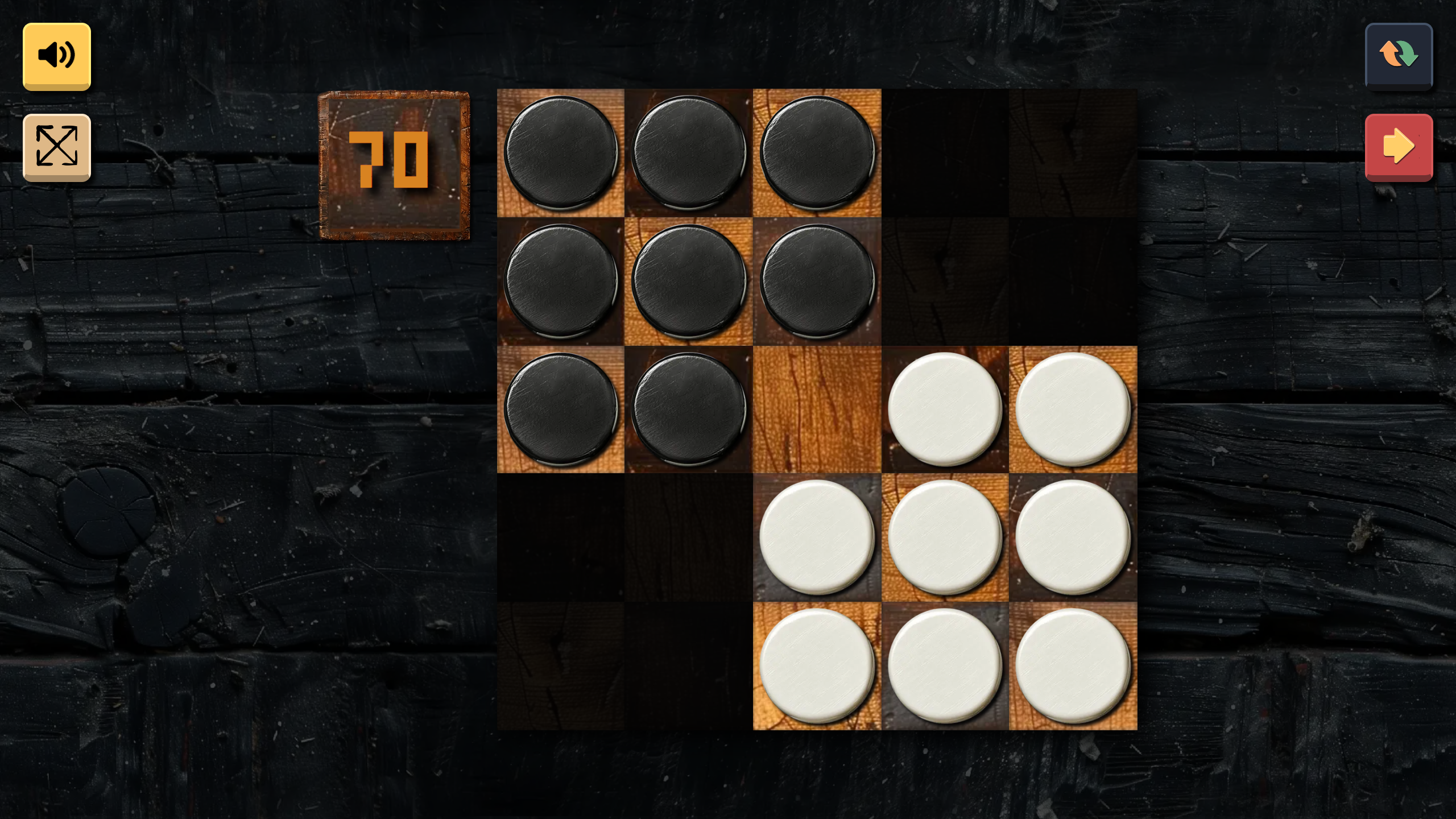Advance to the next level
This screenshot has width=1456, height=819.
1399,147
